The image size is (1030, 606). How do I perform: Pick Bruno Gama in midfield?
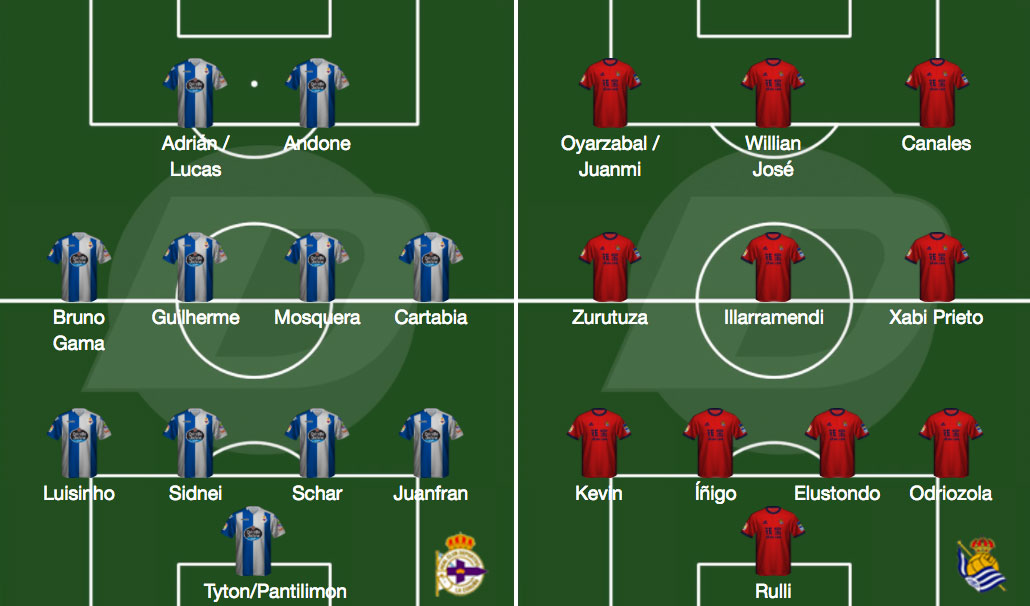(x=79, y=268)
